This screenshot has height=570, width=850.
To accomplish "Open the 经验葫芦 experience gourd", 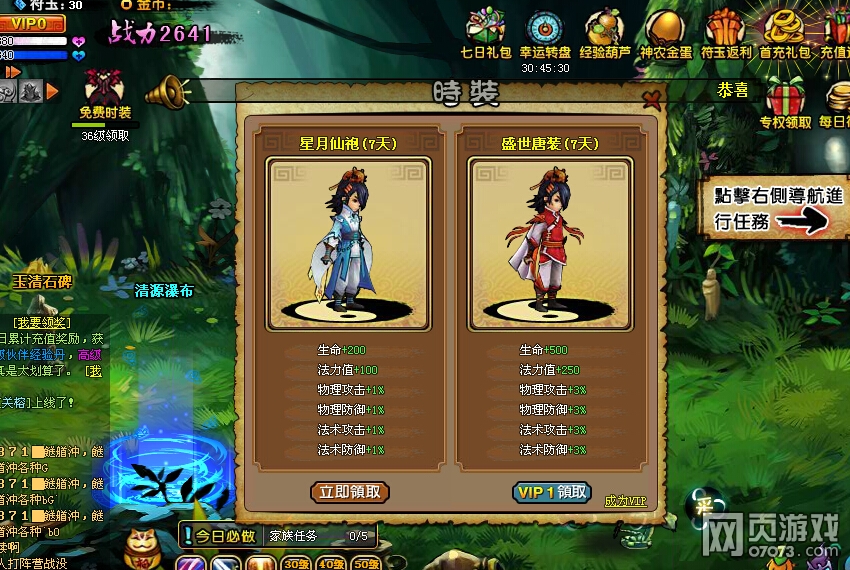I will point(604,30).
